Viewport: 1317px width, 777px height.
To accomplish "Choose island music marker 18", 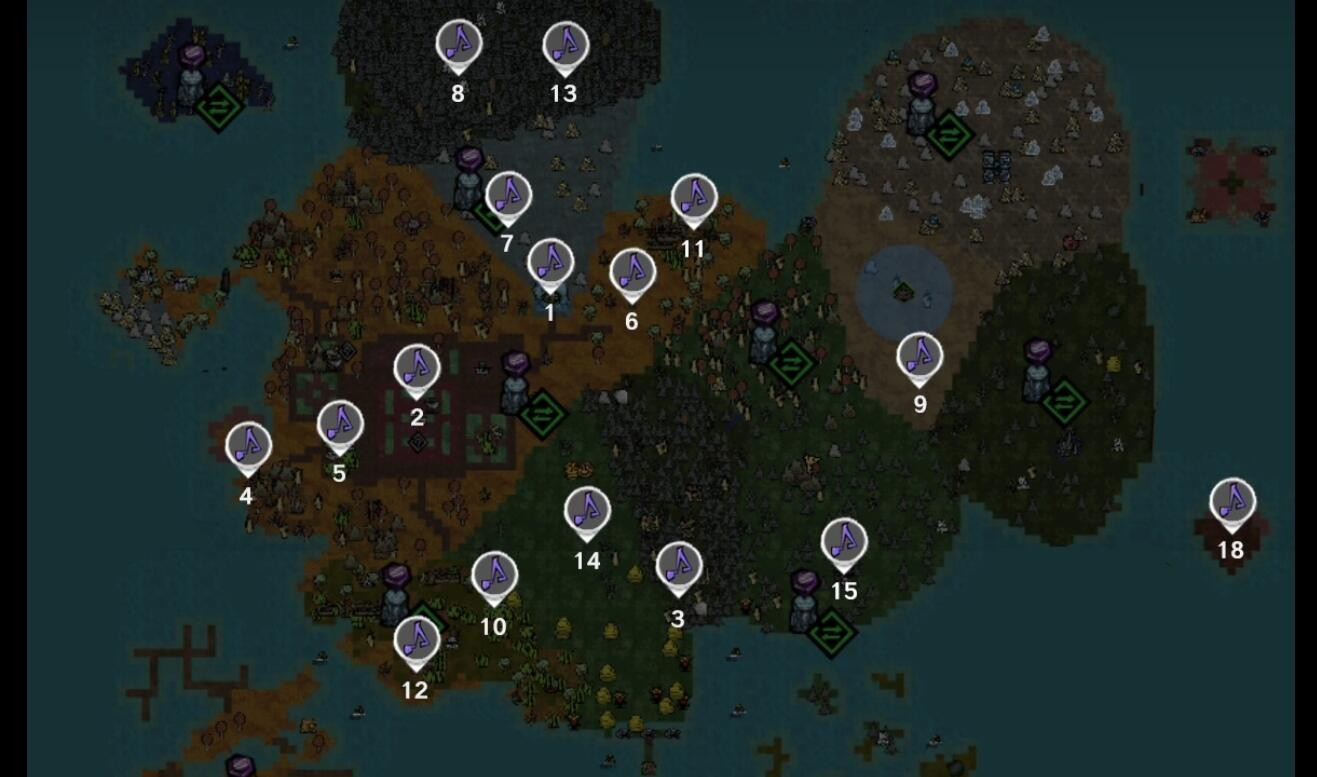I will point(1231,502).
